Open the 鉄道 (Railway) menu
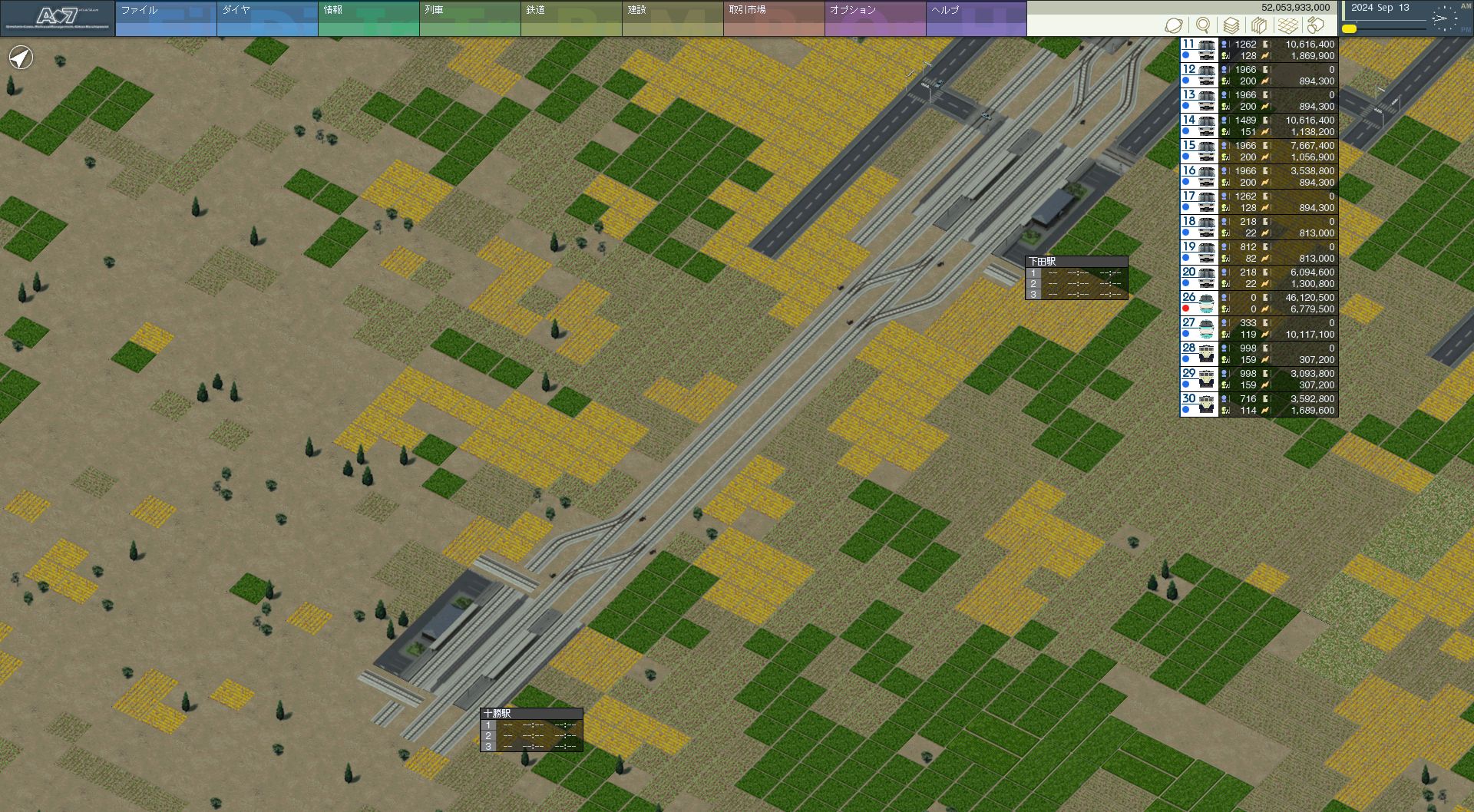The height and width of the screenshot is (812, 1474). [x=570, y=18]
